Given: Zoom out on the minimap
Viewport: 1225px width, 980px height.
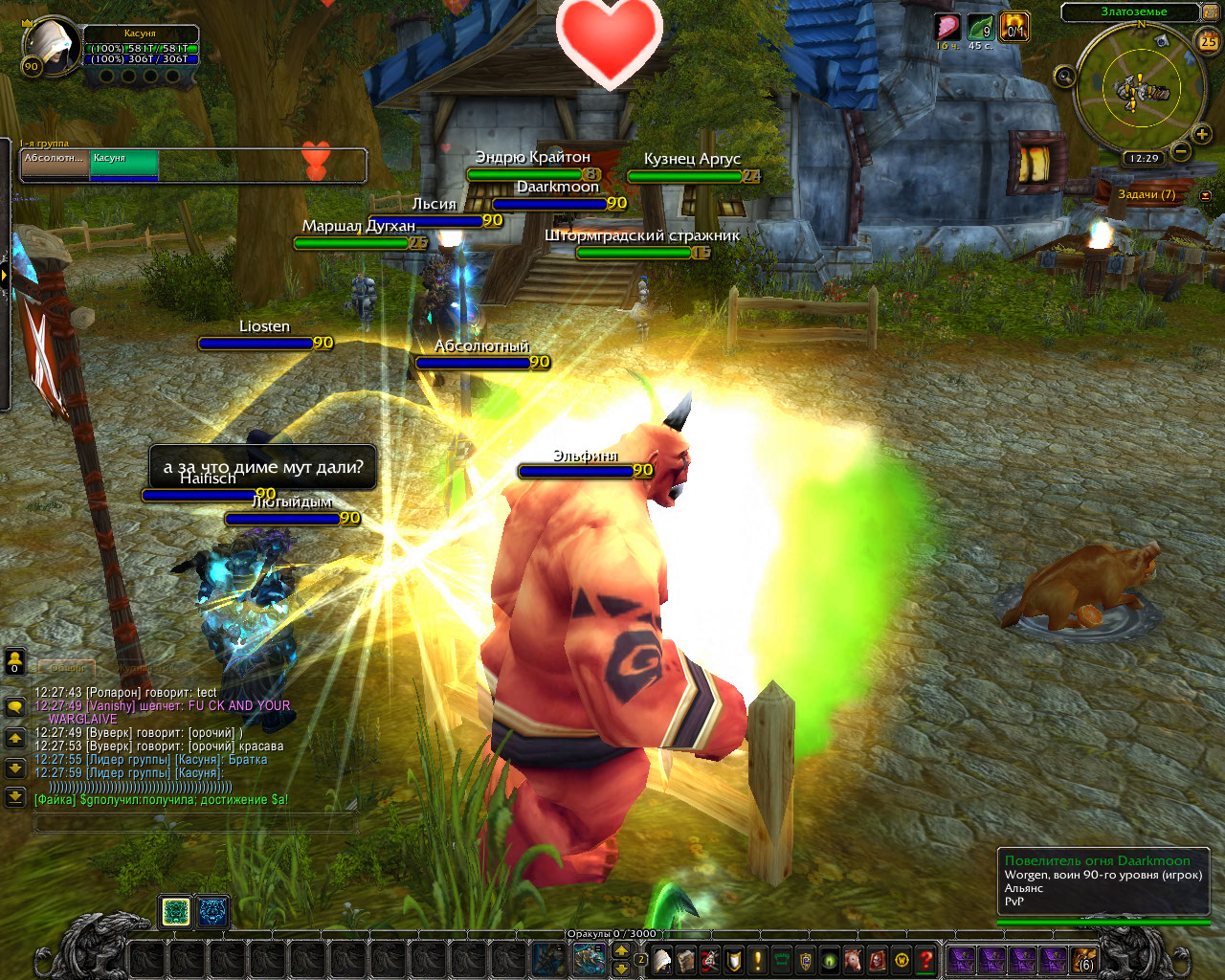Looking at the screenshot, I should (x=1181, y=151).
